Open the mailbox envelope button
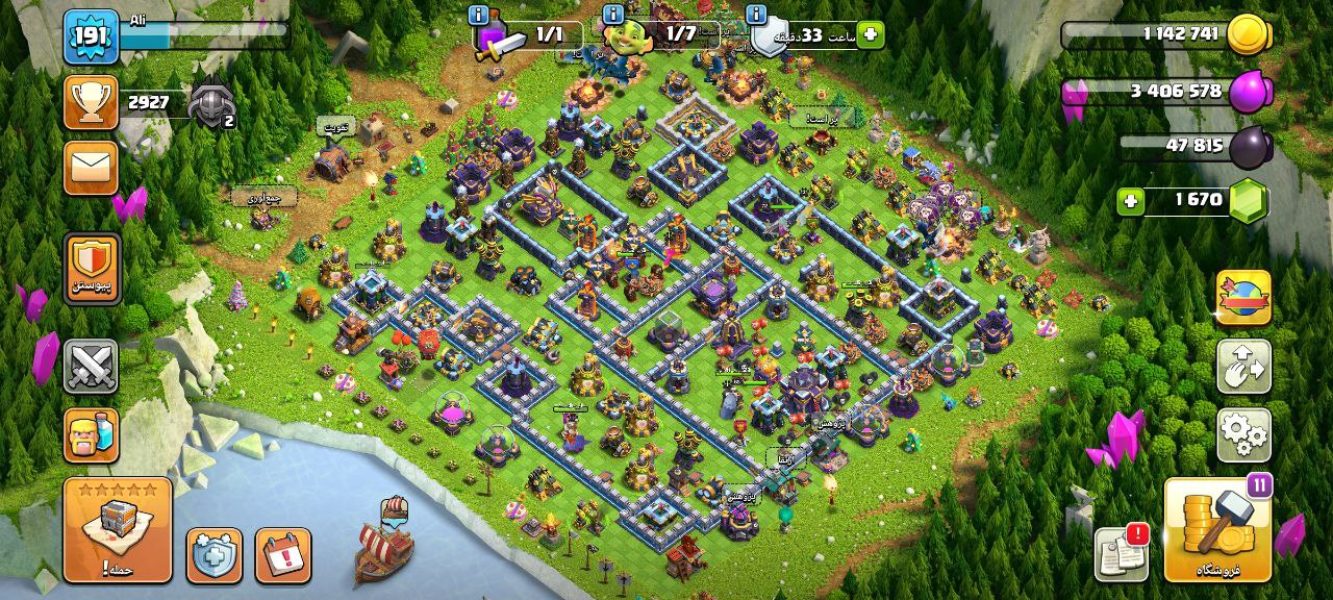The height and width of the screenshot is (600, 1333). pos(91,167)
